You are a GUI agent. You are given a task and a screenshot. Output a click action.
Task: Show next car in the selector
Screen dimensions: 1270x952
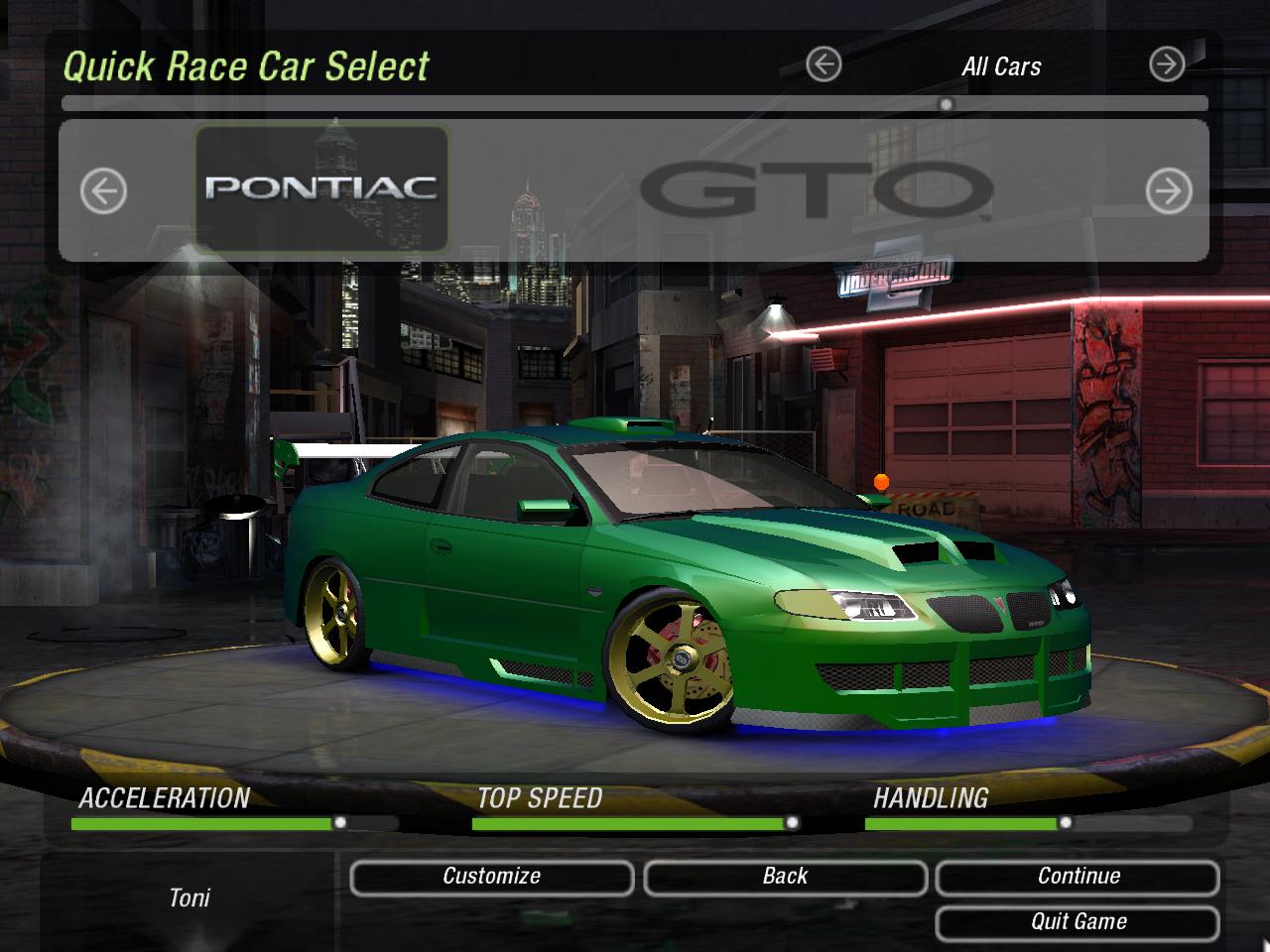click(1169, 190)
